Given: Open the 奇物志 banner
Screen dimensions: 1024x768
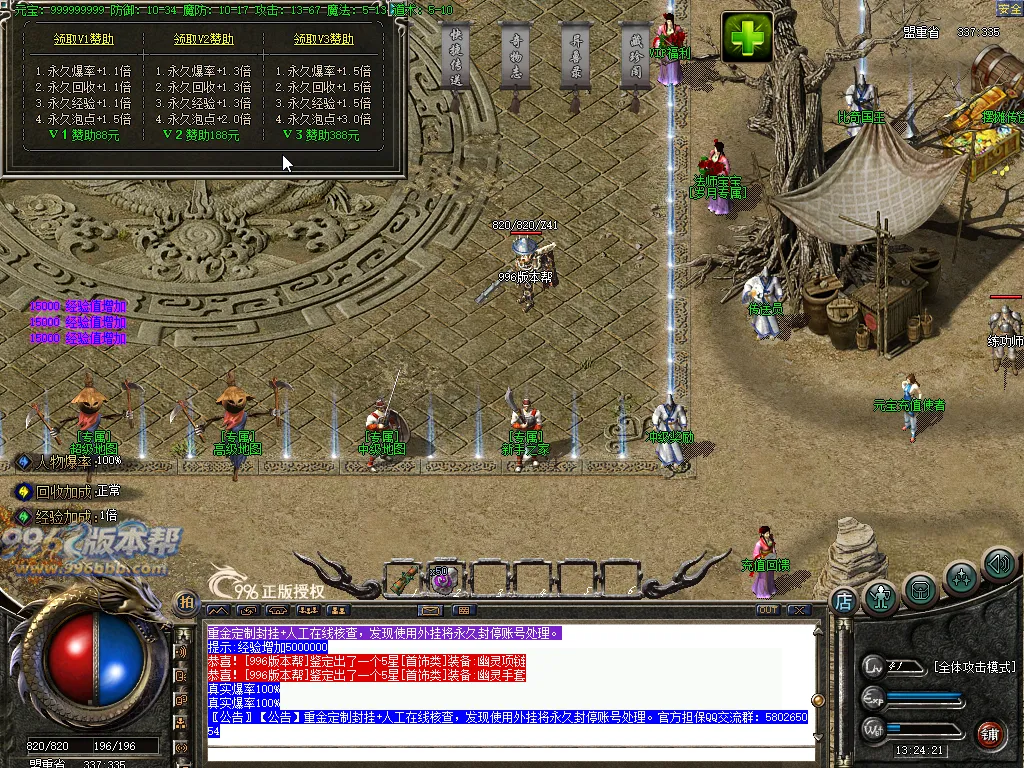Looking at the screenshot, I should (515, 58).
